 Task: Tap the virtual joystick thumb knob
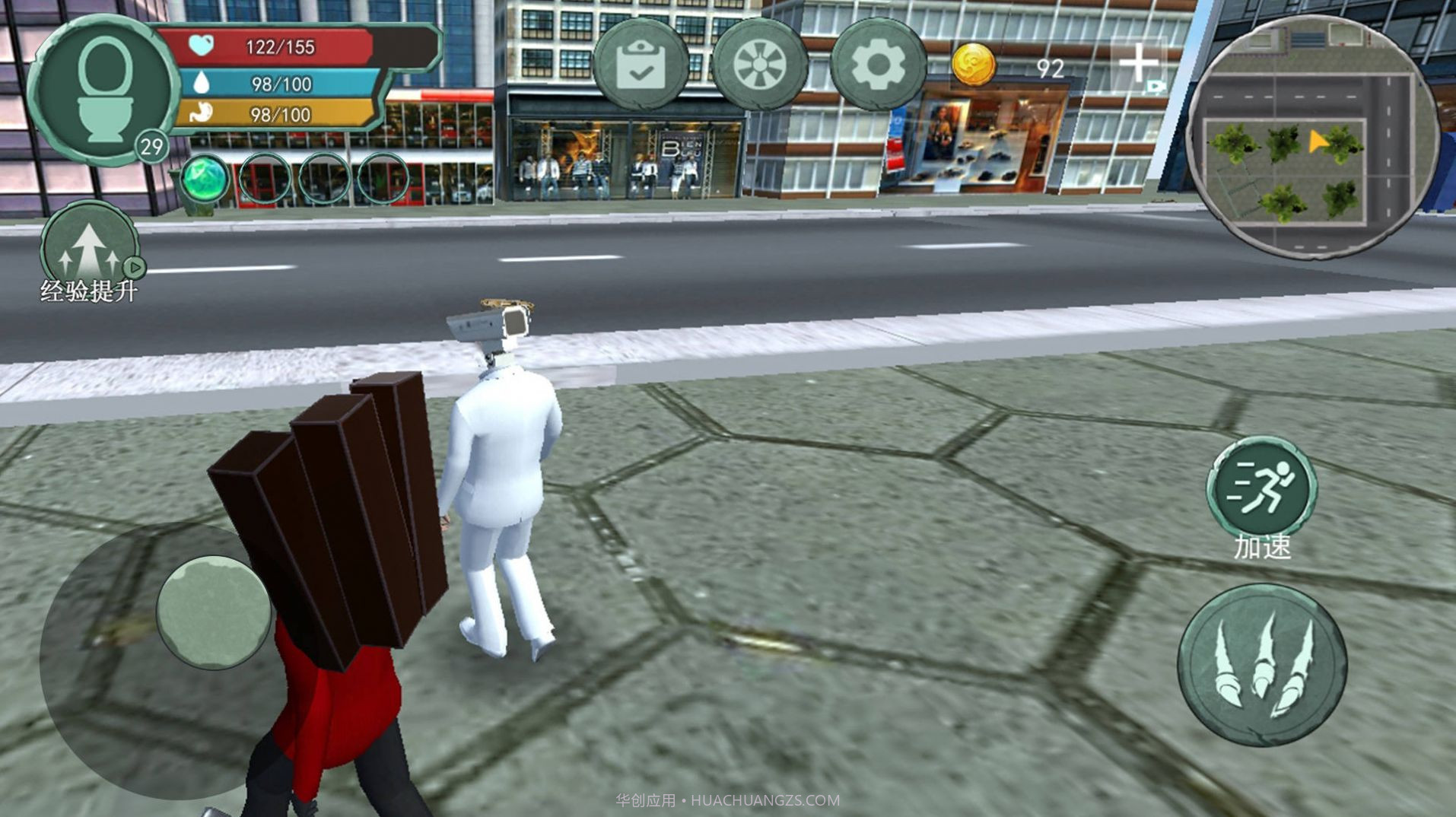coord(214,612)
